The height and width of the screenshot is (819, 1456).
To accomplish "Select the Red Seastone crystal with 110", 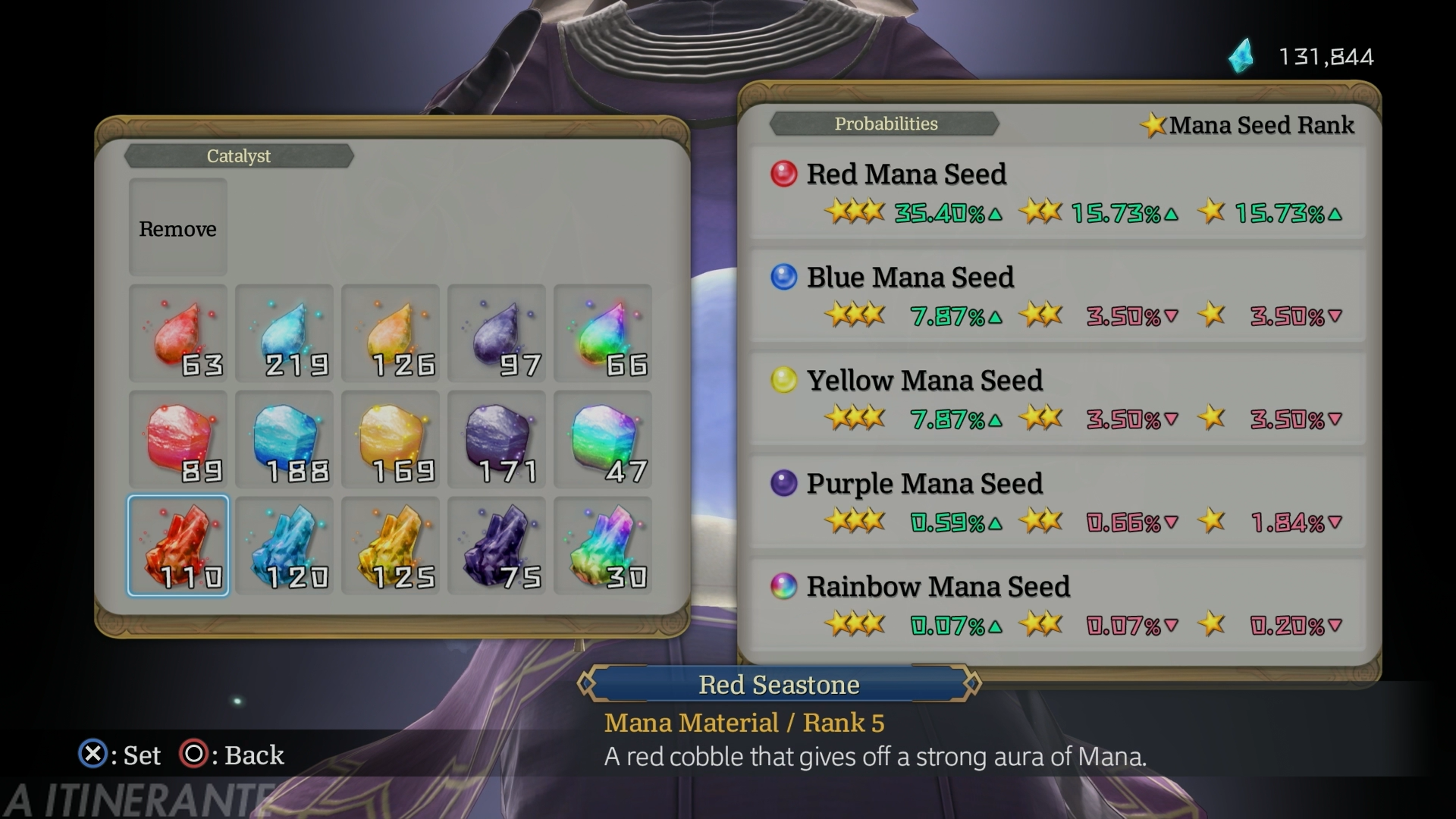I will (x=177, y=546).
